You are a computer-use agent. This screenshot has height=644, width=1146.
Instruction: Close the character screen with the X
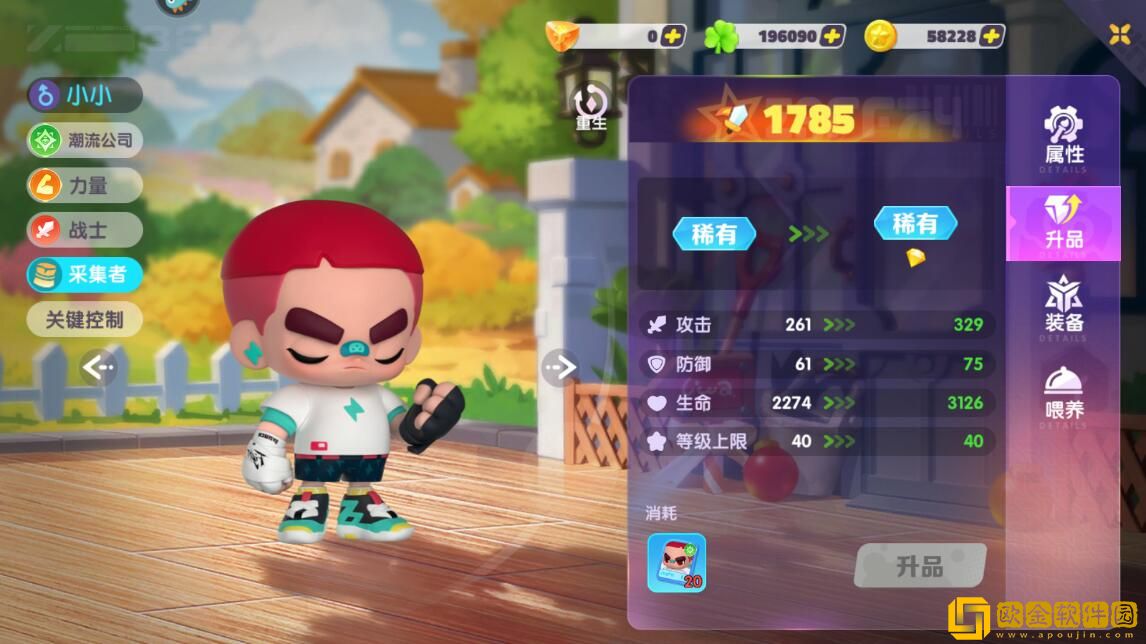[x=1120, y=35]
